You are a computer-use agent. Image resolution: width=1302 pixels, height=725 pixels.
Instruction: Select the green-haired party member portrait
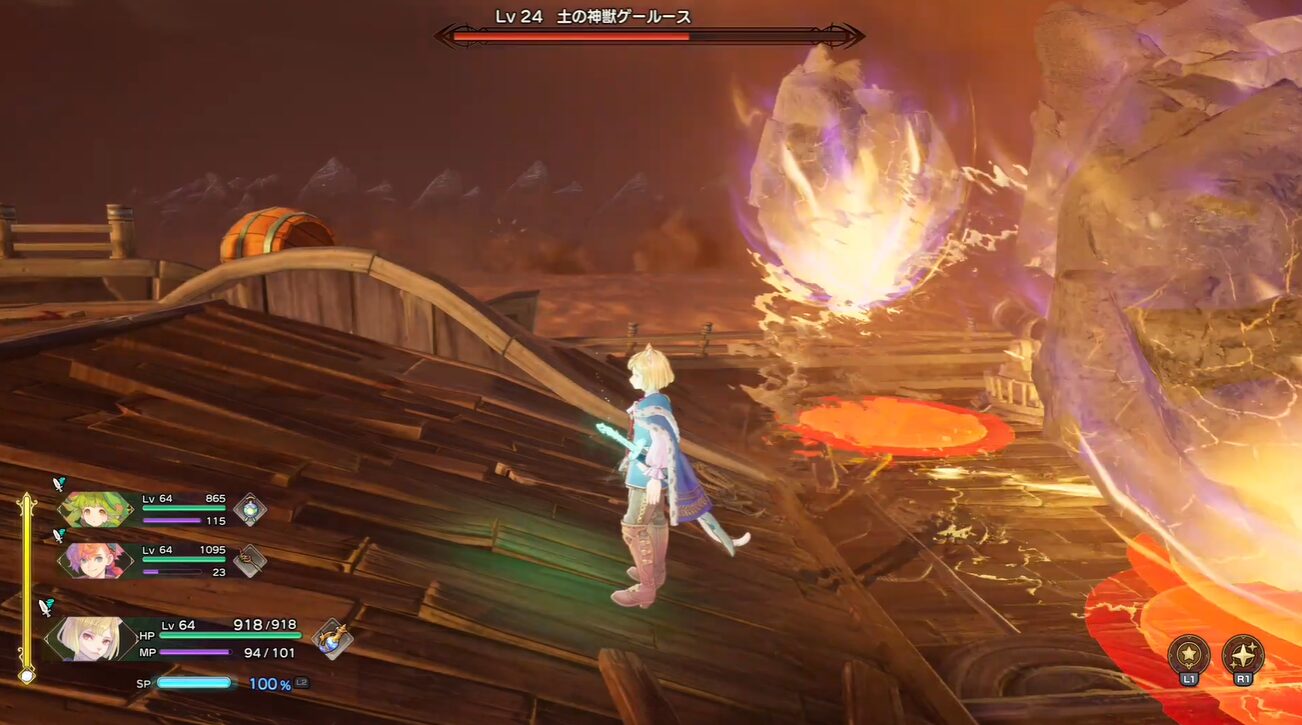[x=96, y=509]
